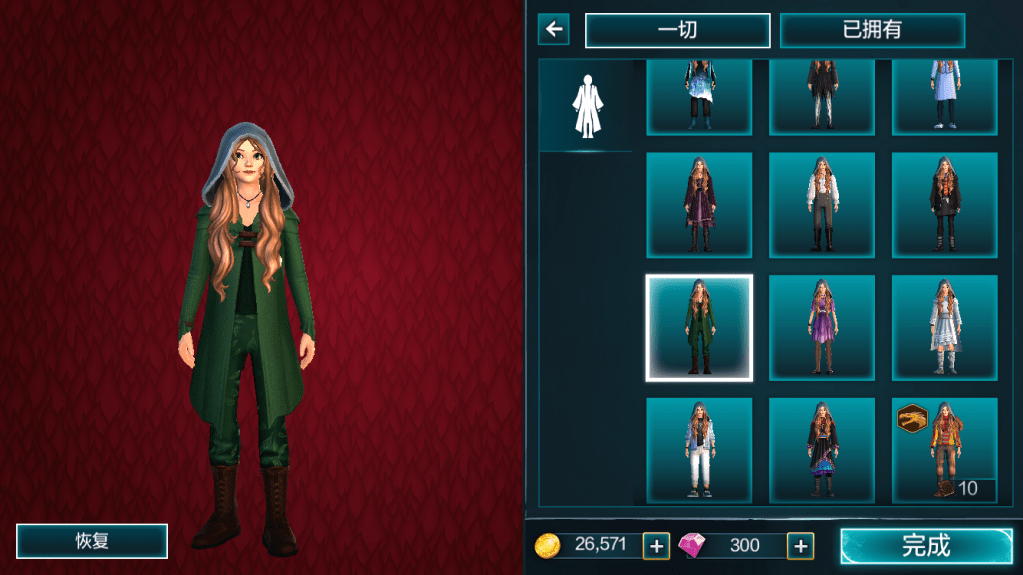Select the green hooded coat outfit
This screenshot has height=575, width=1023.
(x=699, y=328)
